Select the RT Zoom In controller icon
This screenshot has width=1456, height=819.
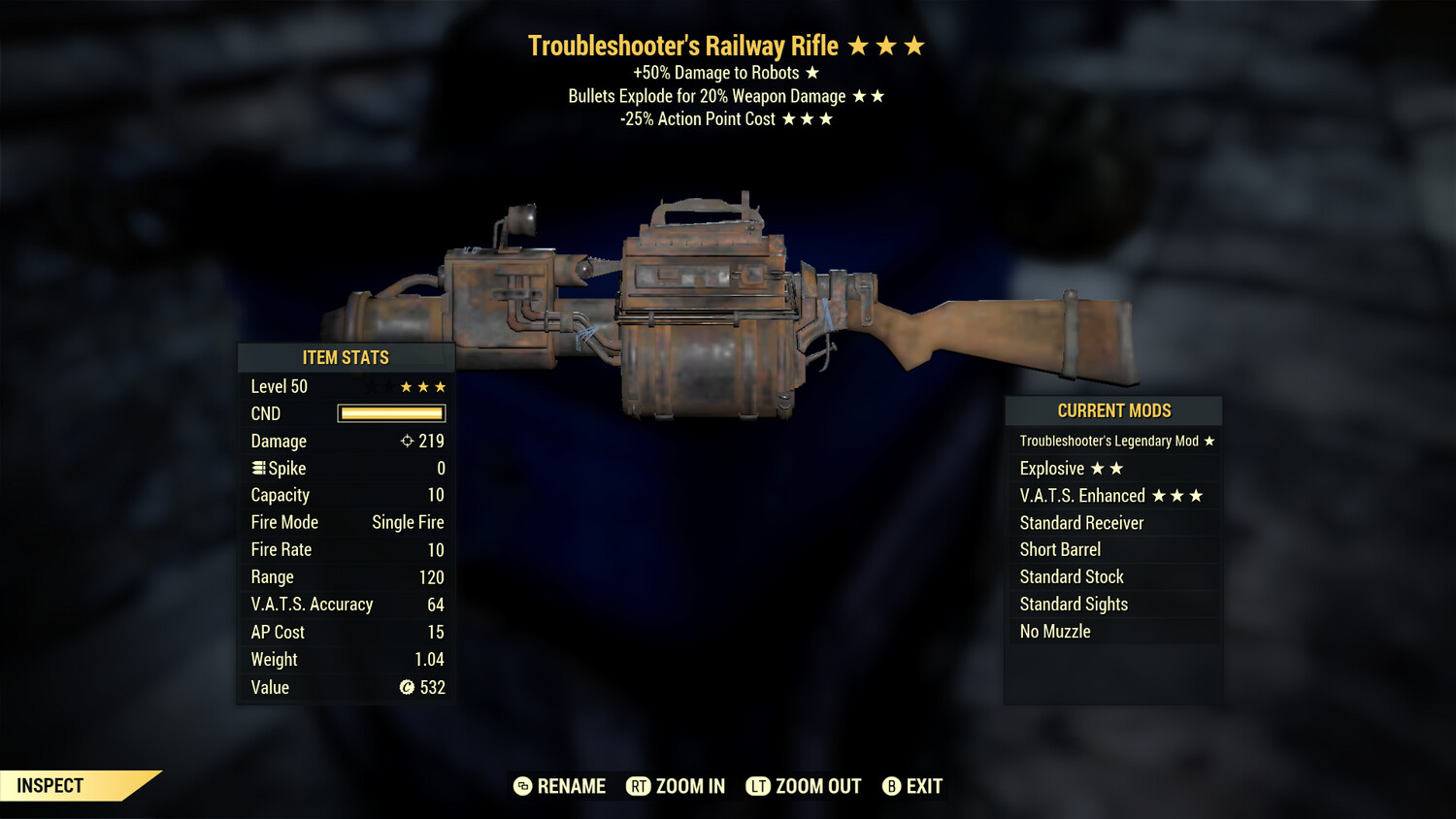639,786
